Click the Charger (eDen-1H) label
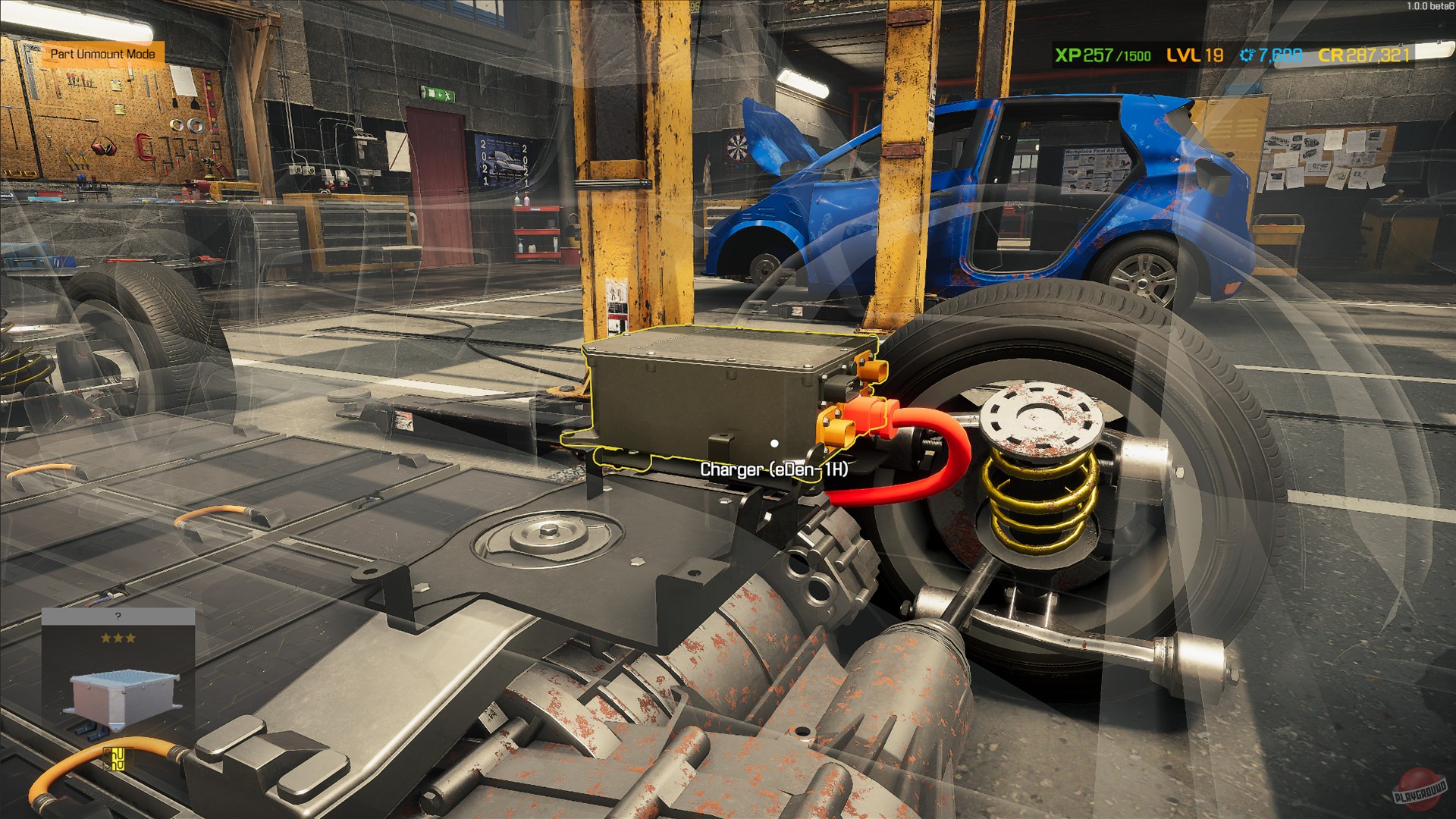 pyautogui.click(x=776, y=467)
